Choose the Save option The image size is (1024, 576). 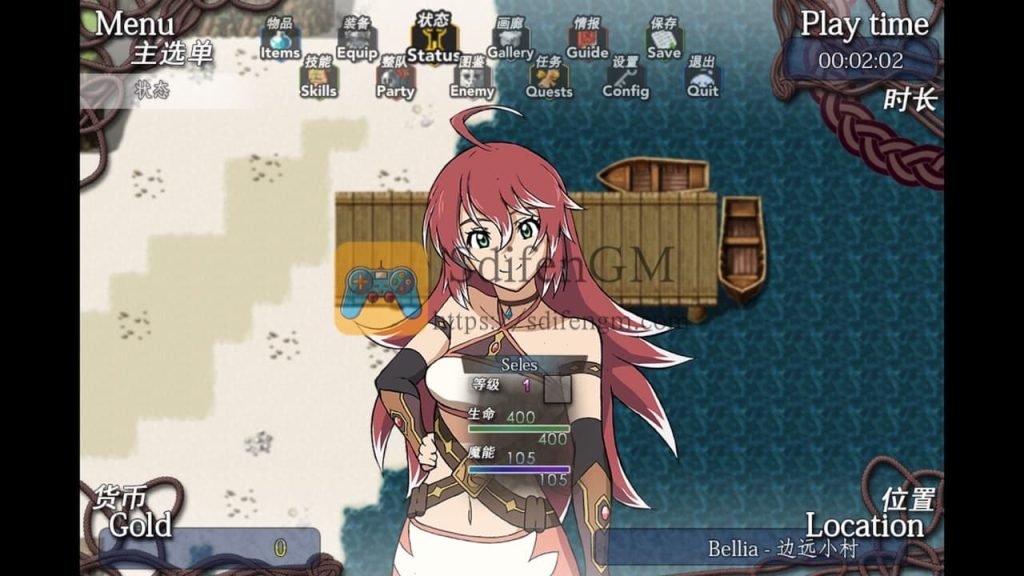pyautogui.click(x=664, y=43)
